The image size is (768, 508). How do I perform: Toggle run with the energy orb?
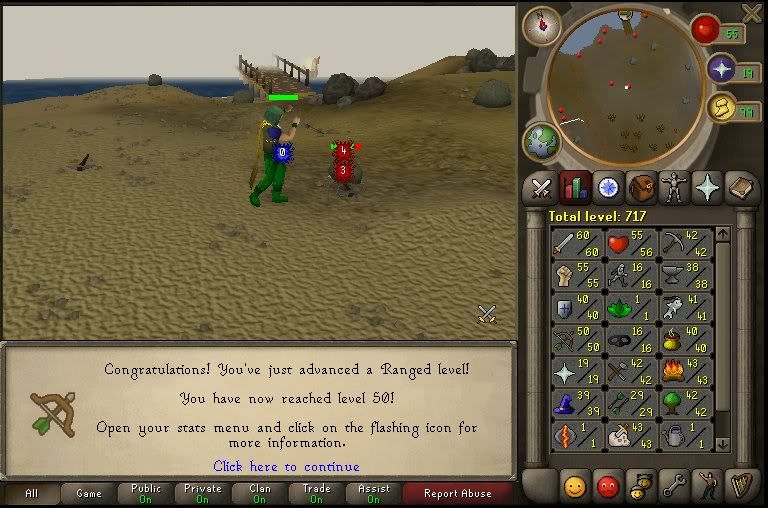(723, 107)
